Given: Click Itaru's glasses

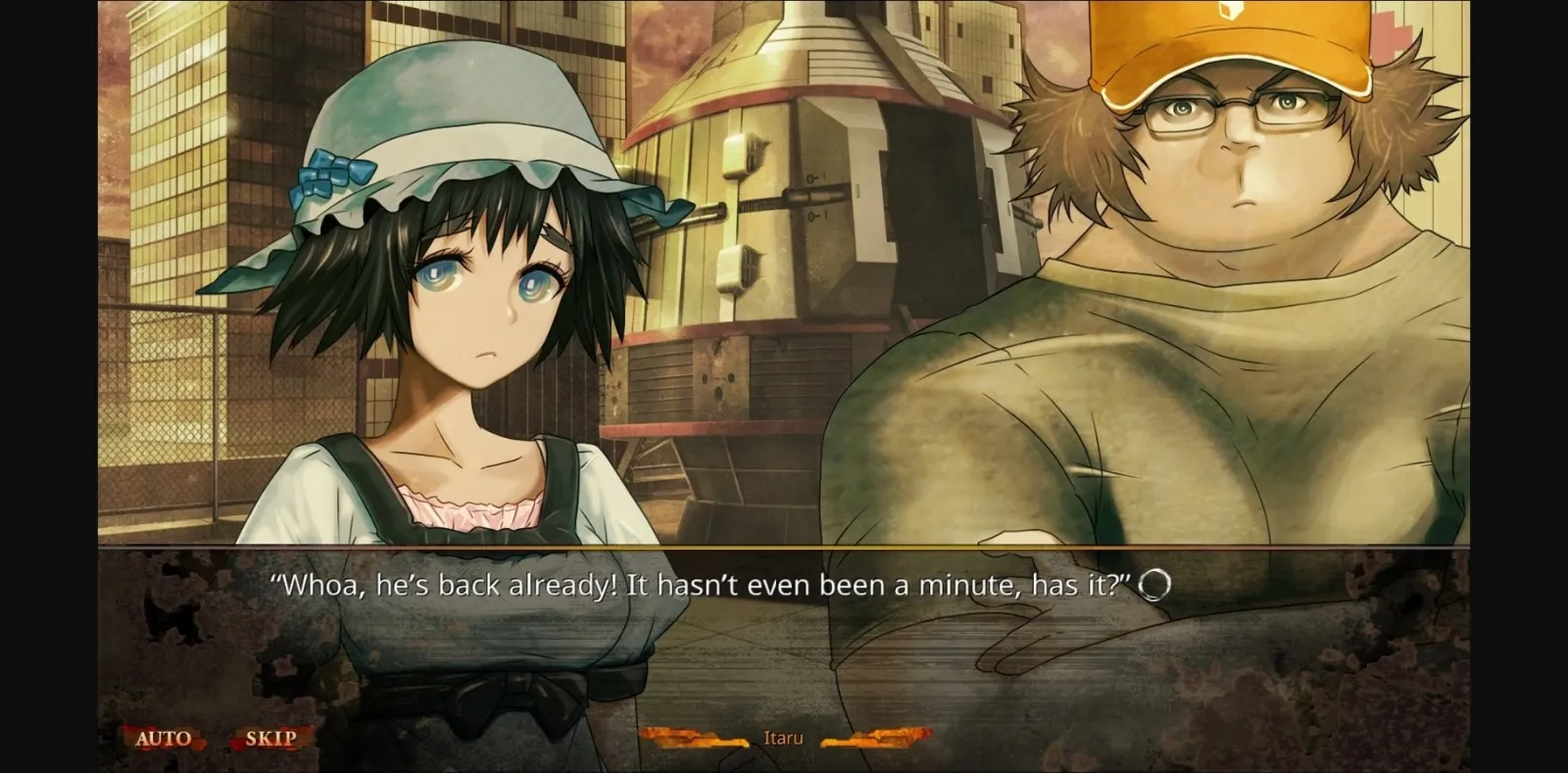Looking at the screenshot, I should [x=1237, y=106].
